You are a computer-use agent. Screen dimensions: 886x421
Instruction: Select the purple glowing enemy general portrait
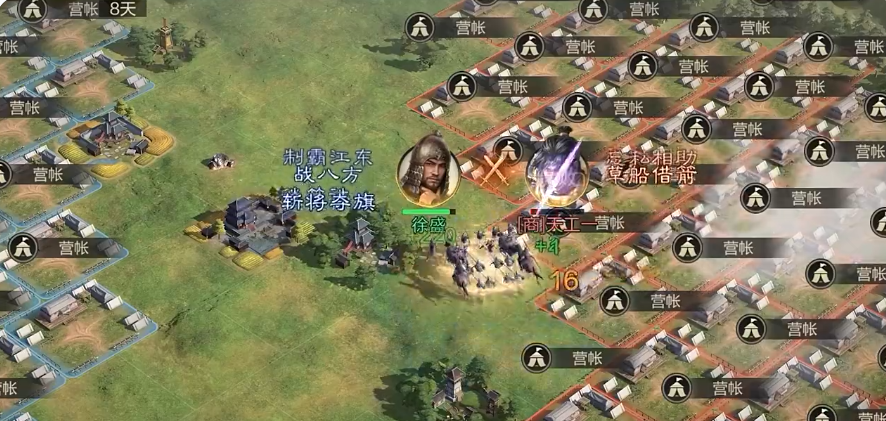[556, 173]
